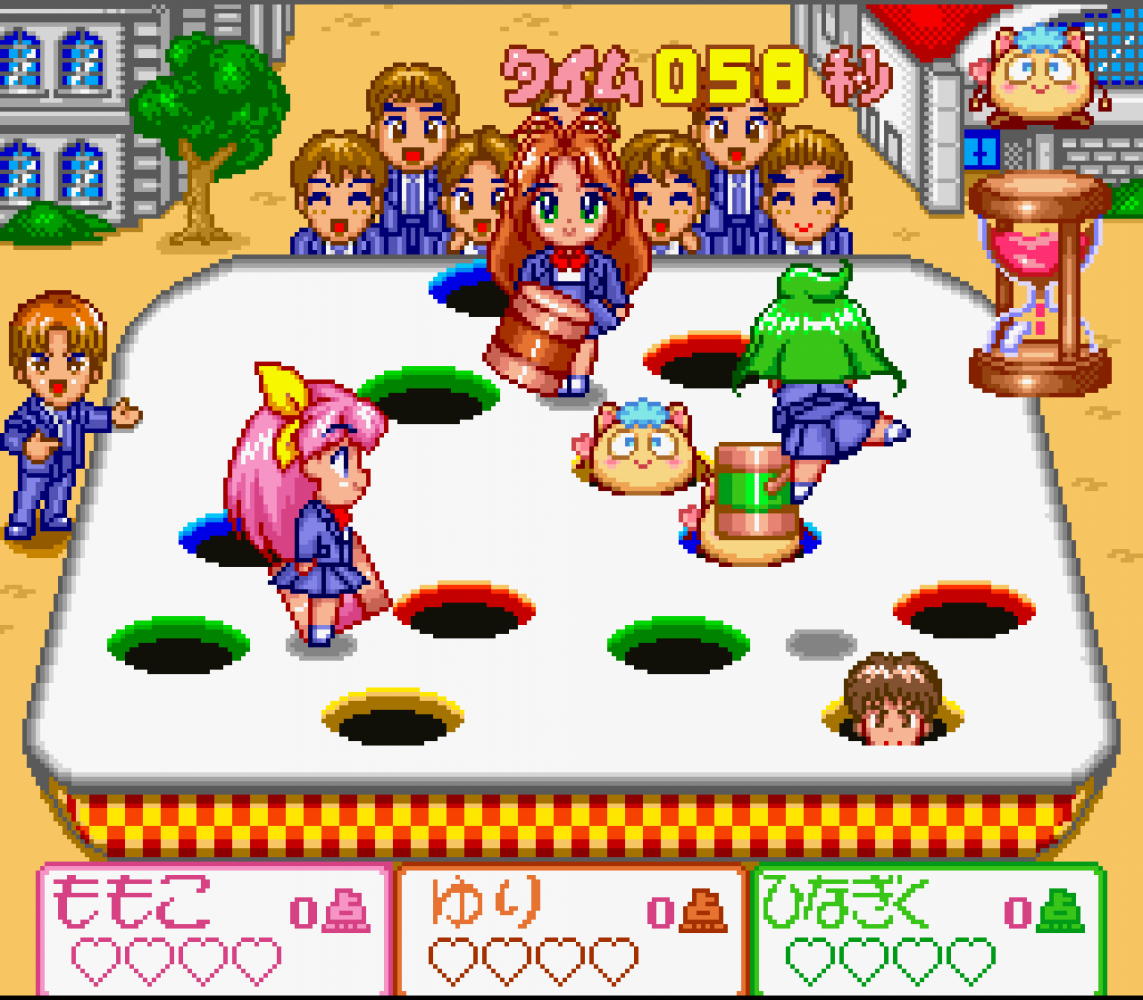Select the green ひなぎく player panel
Viewport: 1143px width, 1000px height.
tap(928, 930)
